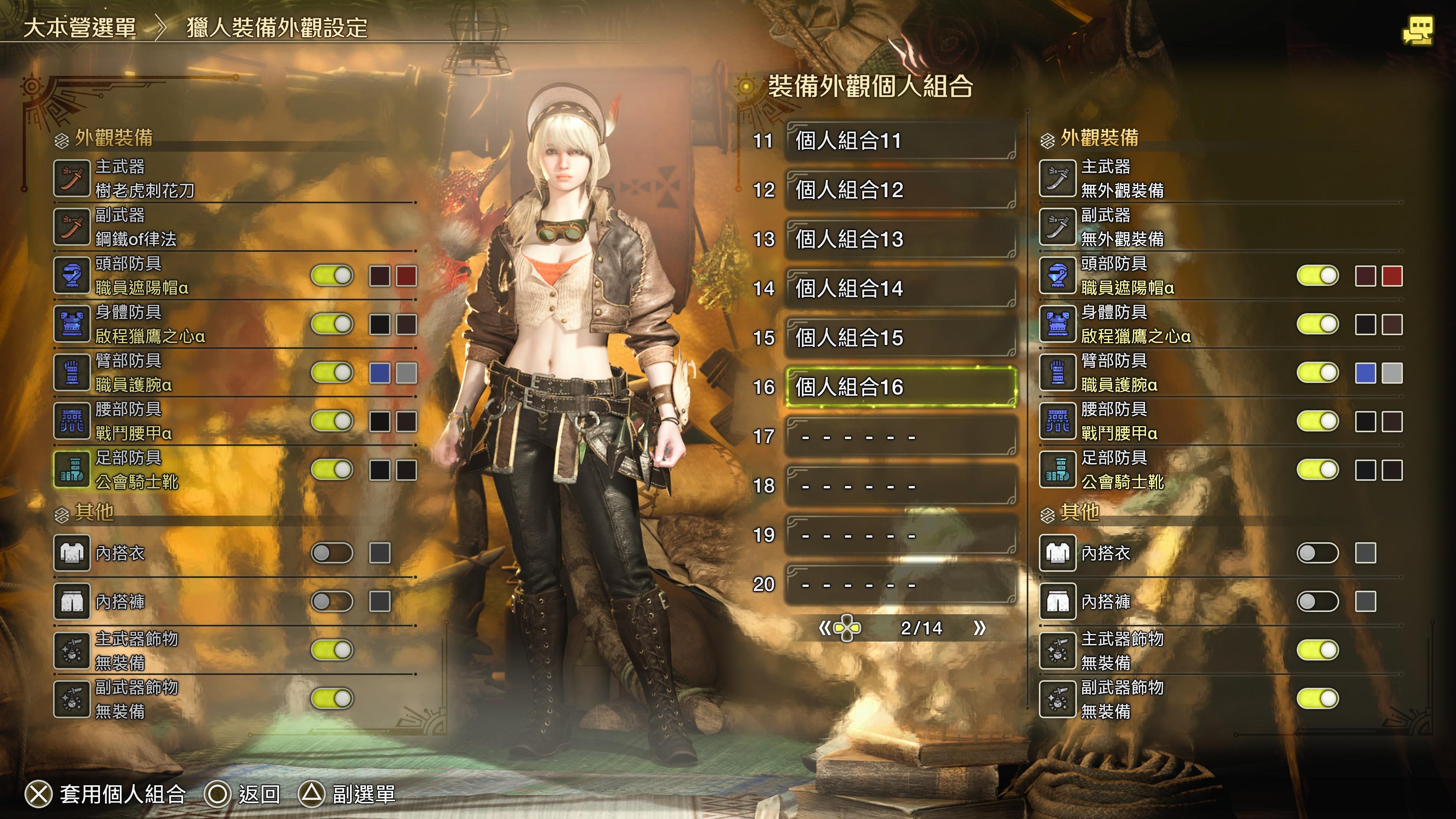Choose the 個人組合12 loadout row

(x=901, y=190)
